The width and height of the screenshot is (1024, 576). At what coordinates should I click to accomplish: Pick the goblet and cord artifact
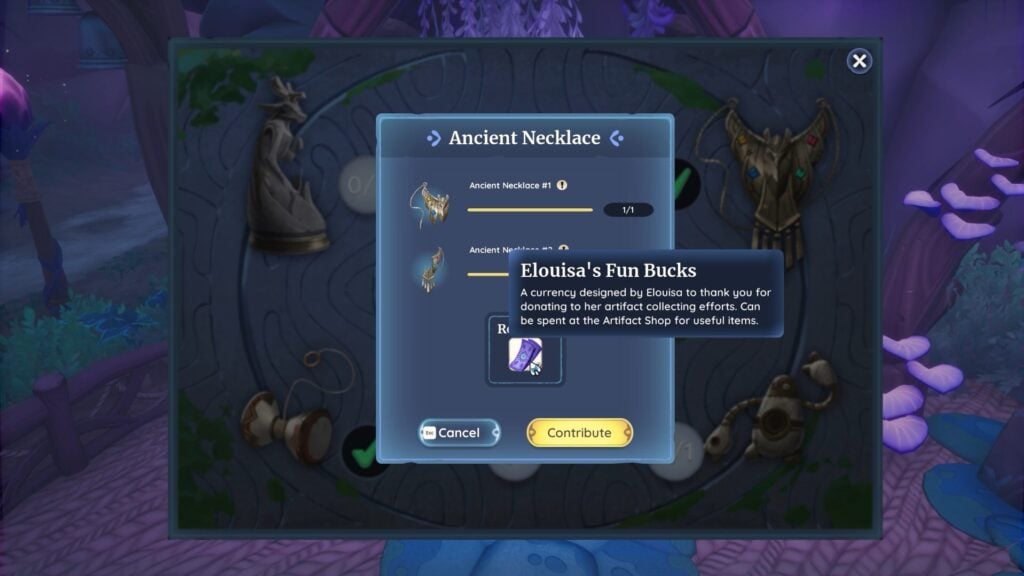(290, 415)
